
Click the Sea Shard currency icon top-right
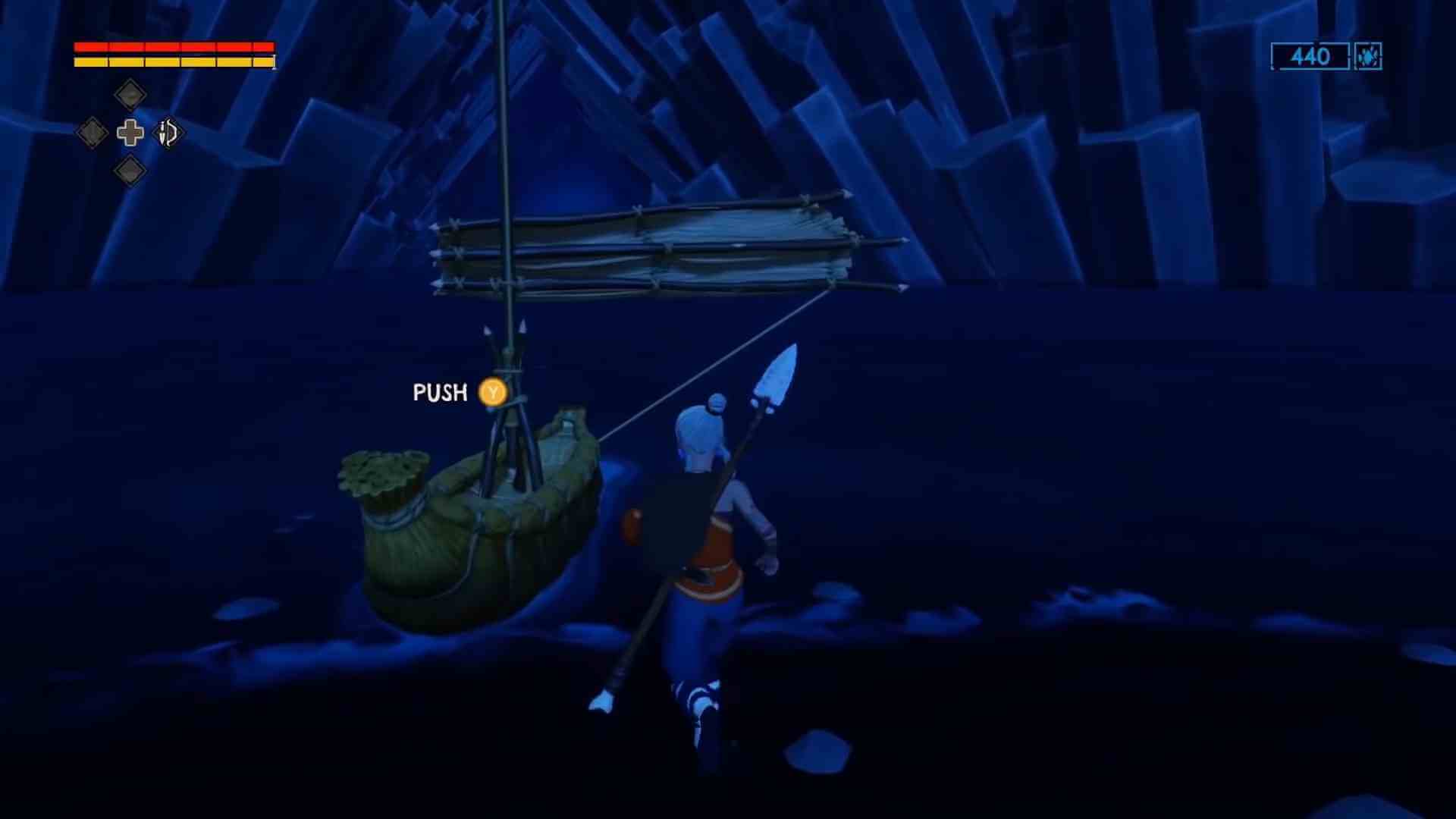tap(1370, 57)
